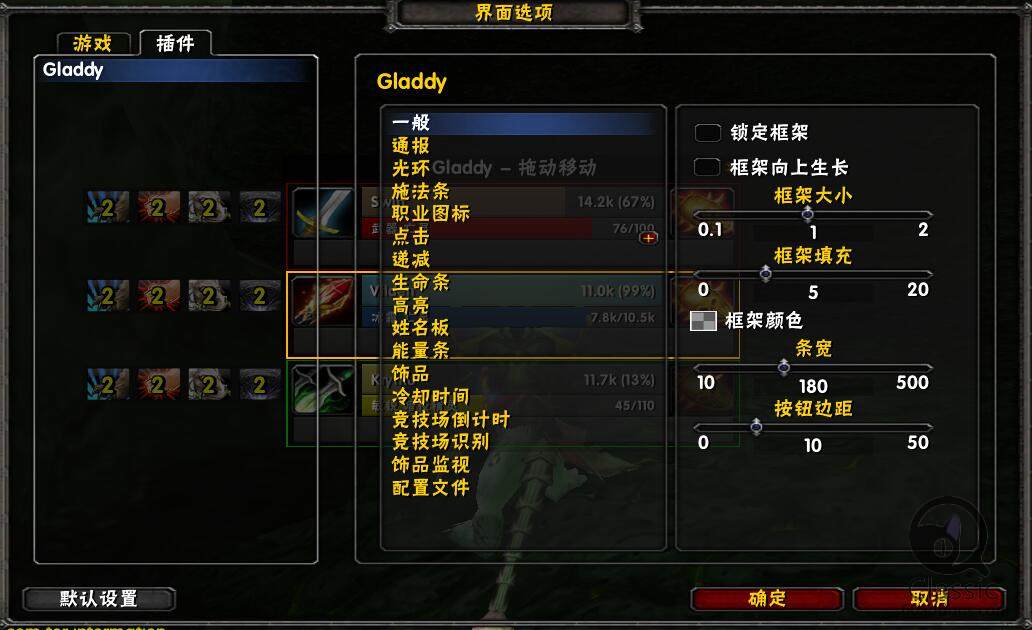Open the 框架颜色 color swatch
The image size is (1032, 630).
click(x=704, y=321)
